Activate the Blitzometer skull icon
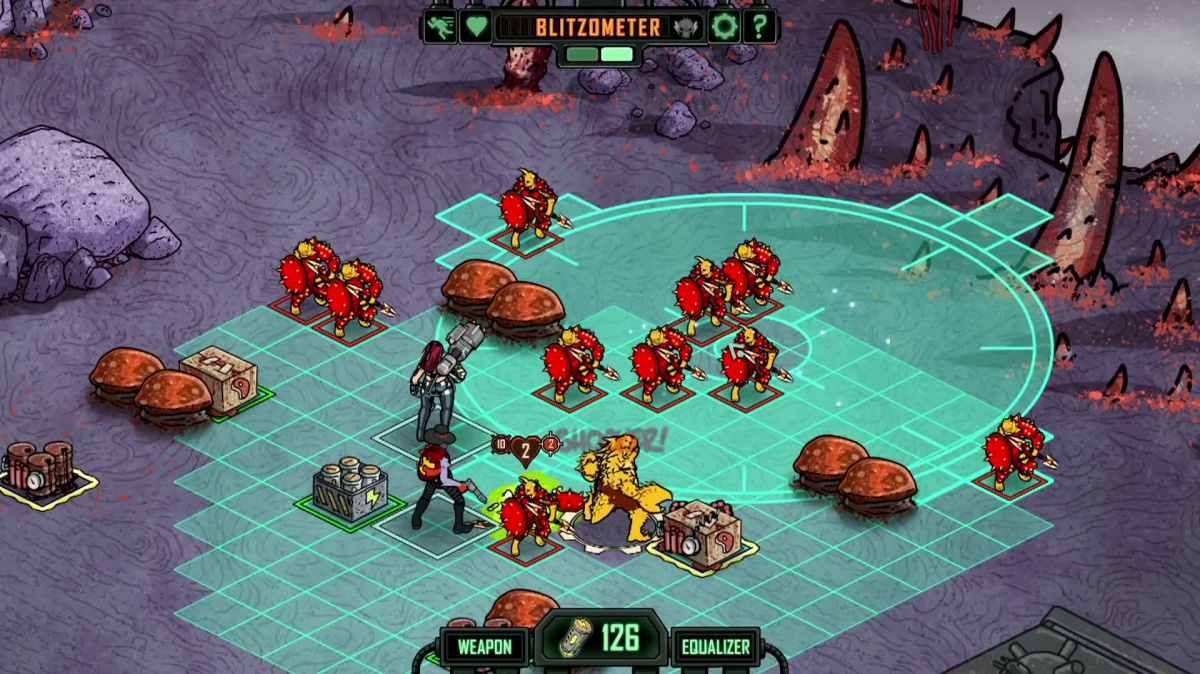This screenshot has height=674, width=1200. 687,27
